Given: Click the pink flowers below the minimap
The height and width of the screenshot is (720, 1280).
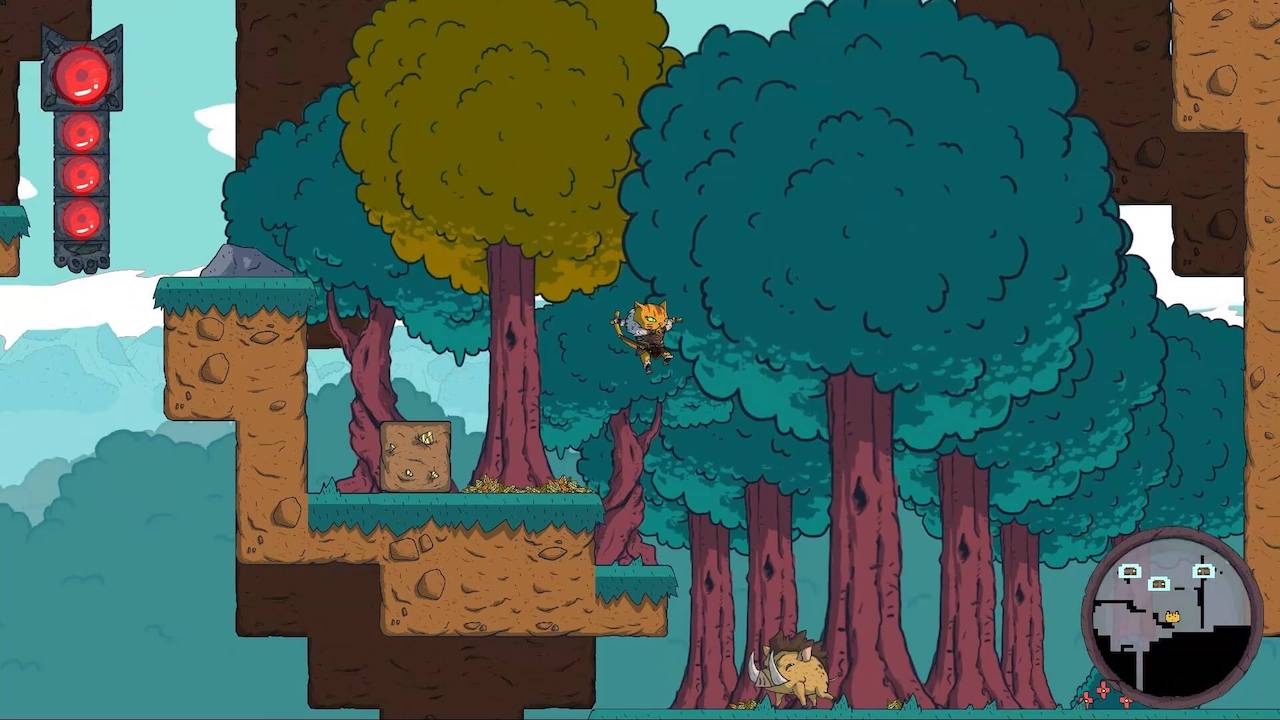Looking at the screenshot, I should [x=1102, y=692].
